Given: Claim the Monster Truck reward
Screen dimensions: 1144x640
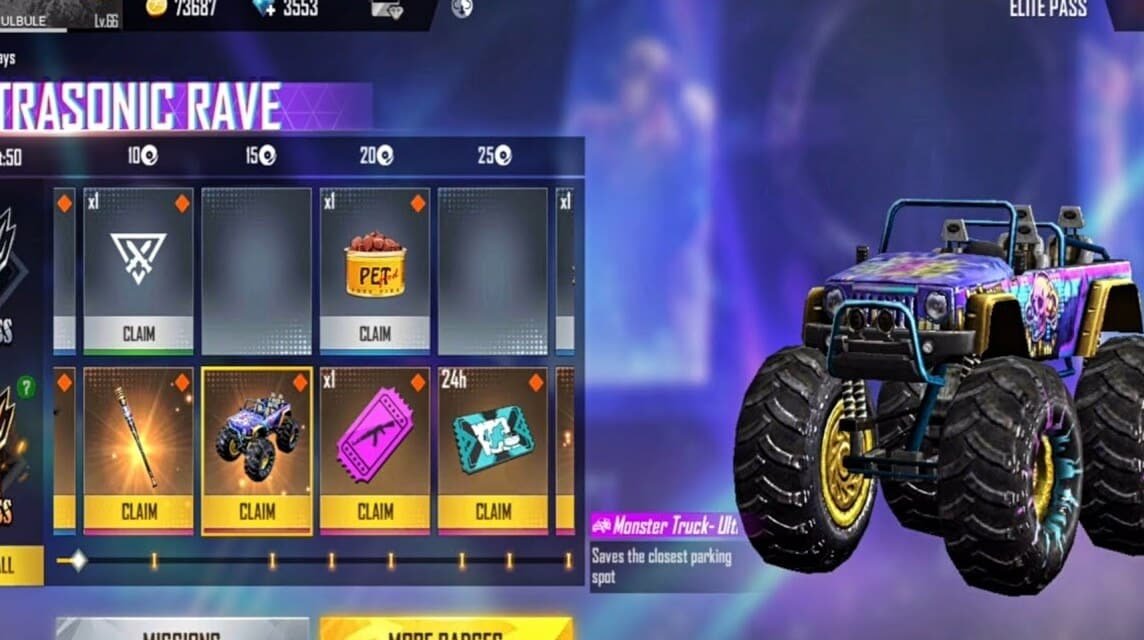Looking at the screenshot, I should 257,512.
